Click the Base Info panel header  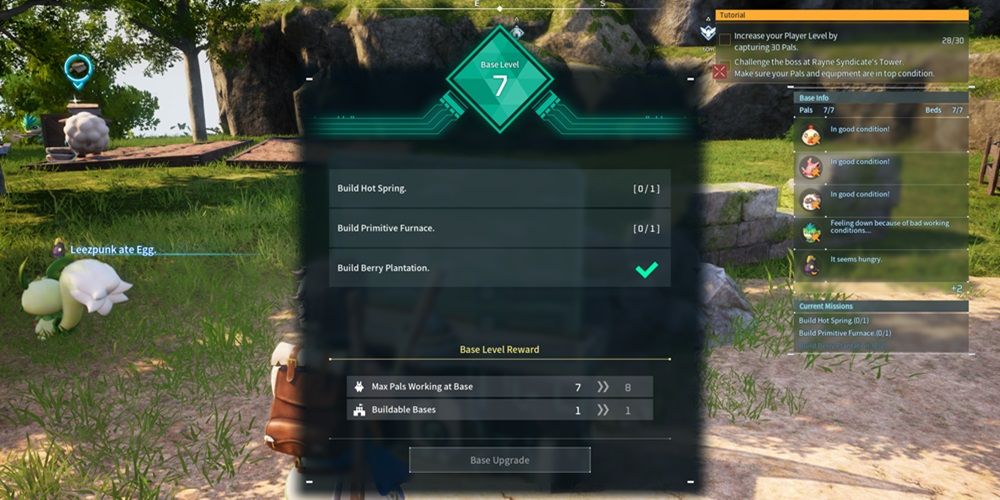[x=882, y=98]
